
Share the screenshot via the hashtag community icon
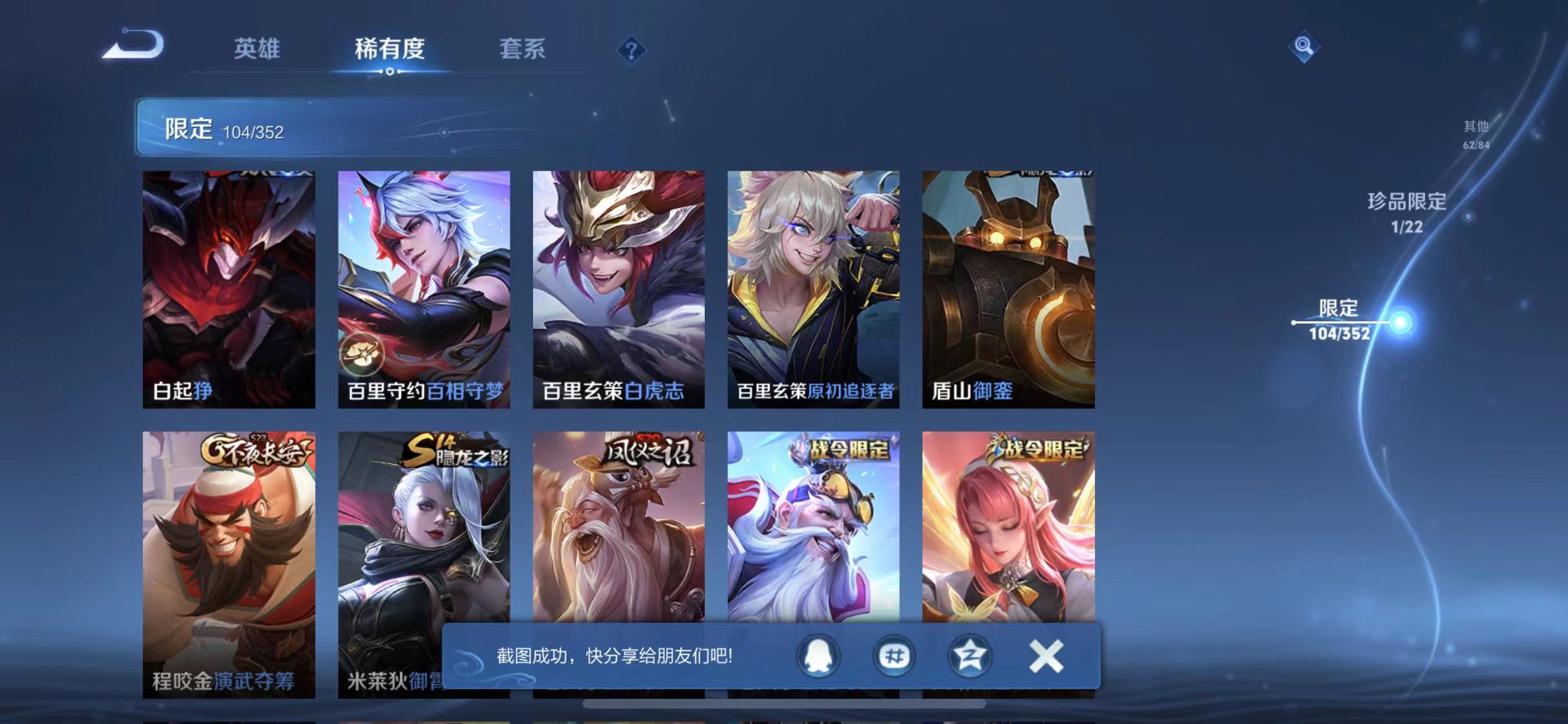(x=893, y=656)
